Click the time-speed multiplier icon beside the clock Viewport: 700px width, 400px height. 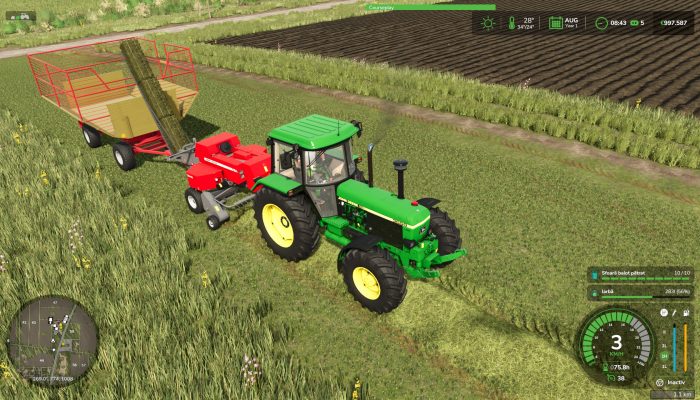tap(634, 22)
